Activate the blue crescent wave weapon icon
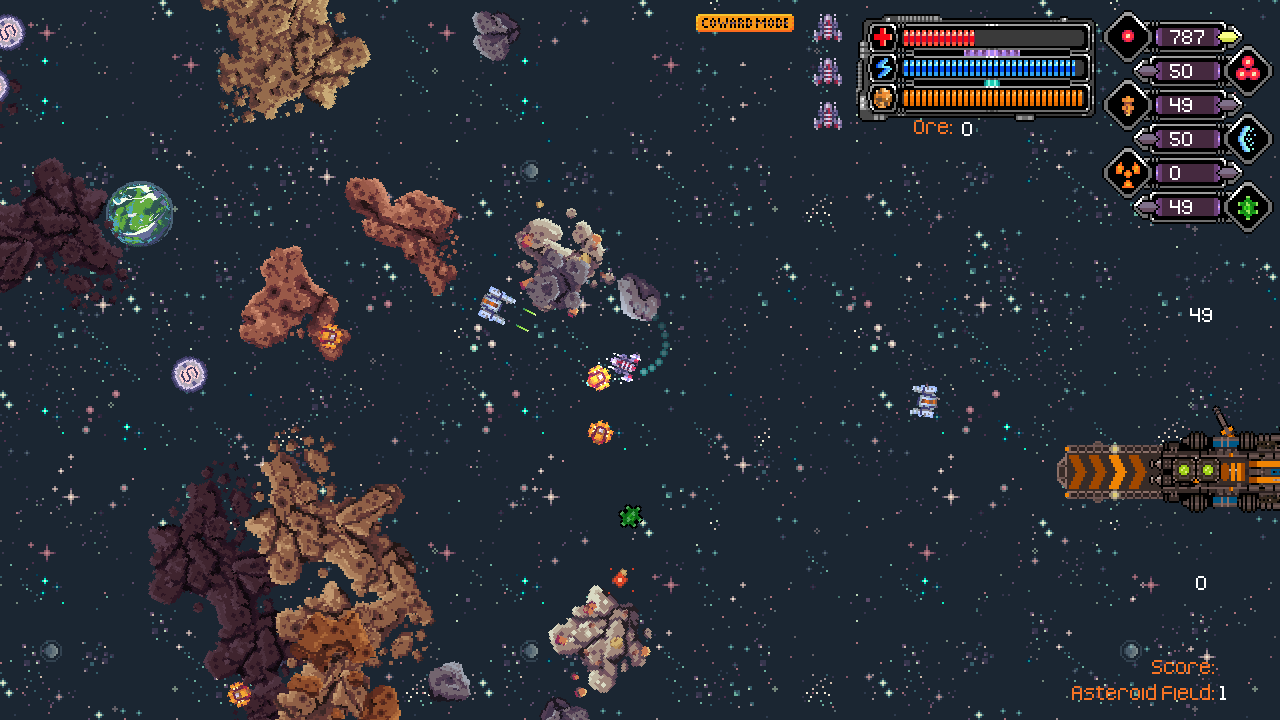This screenshot has height=720, width=1280. (x=1247, y=139)
